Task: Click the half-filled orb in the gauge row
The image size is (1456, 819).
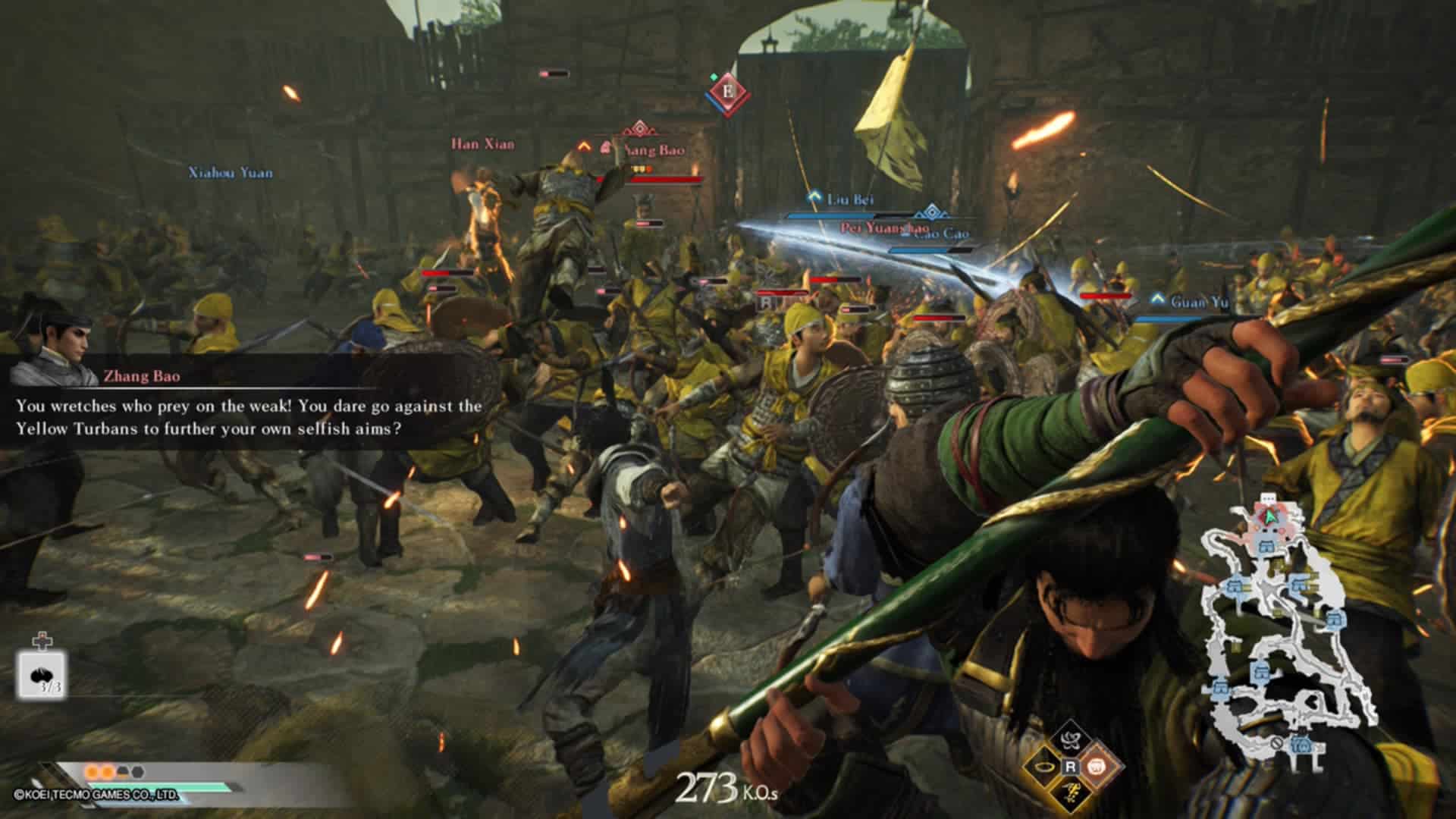Action: click(124, 772)
